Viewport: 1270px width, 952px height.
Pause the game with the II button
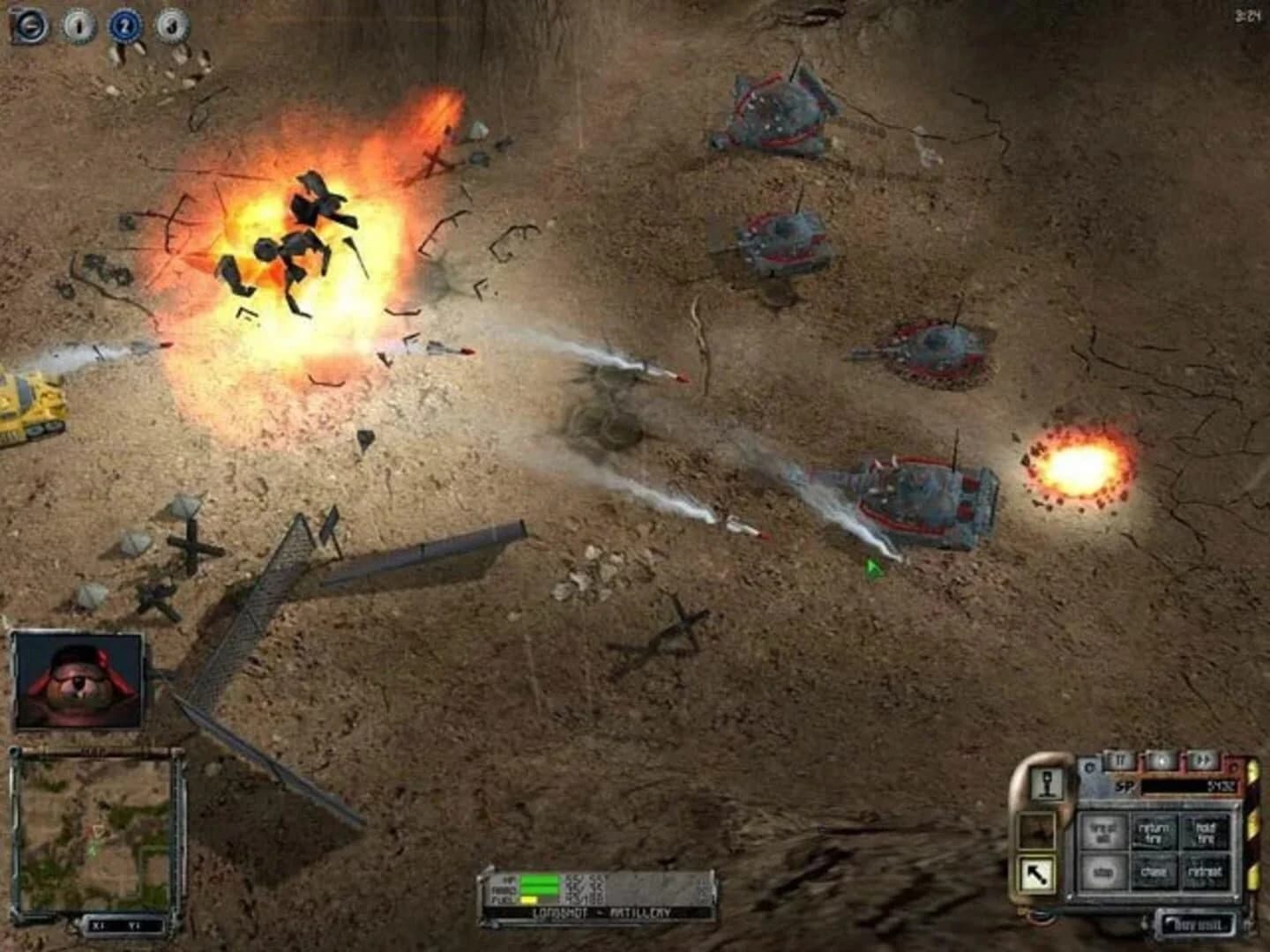[x=1120, y=761]
